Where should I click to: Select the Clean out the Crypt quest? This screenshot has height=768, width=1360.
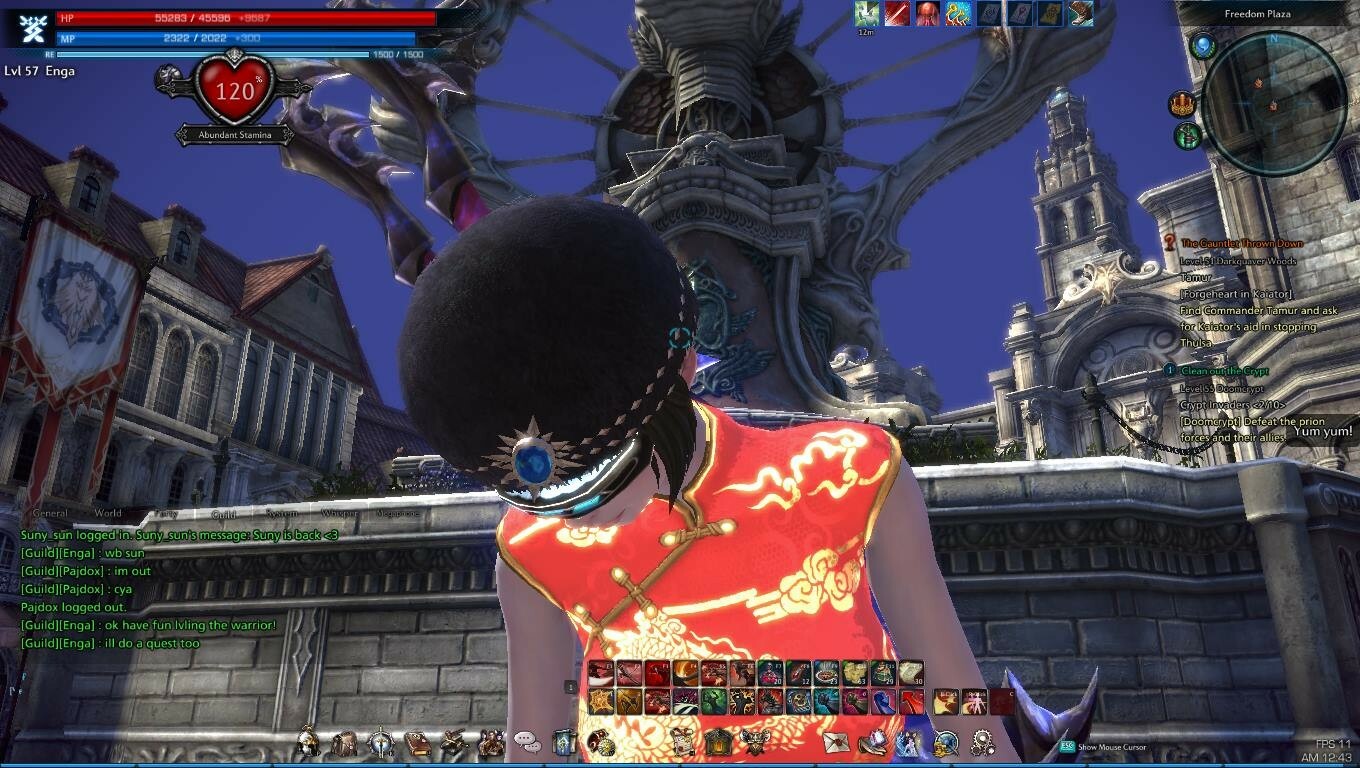[1224, 371]
